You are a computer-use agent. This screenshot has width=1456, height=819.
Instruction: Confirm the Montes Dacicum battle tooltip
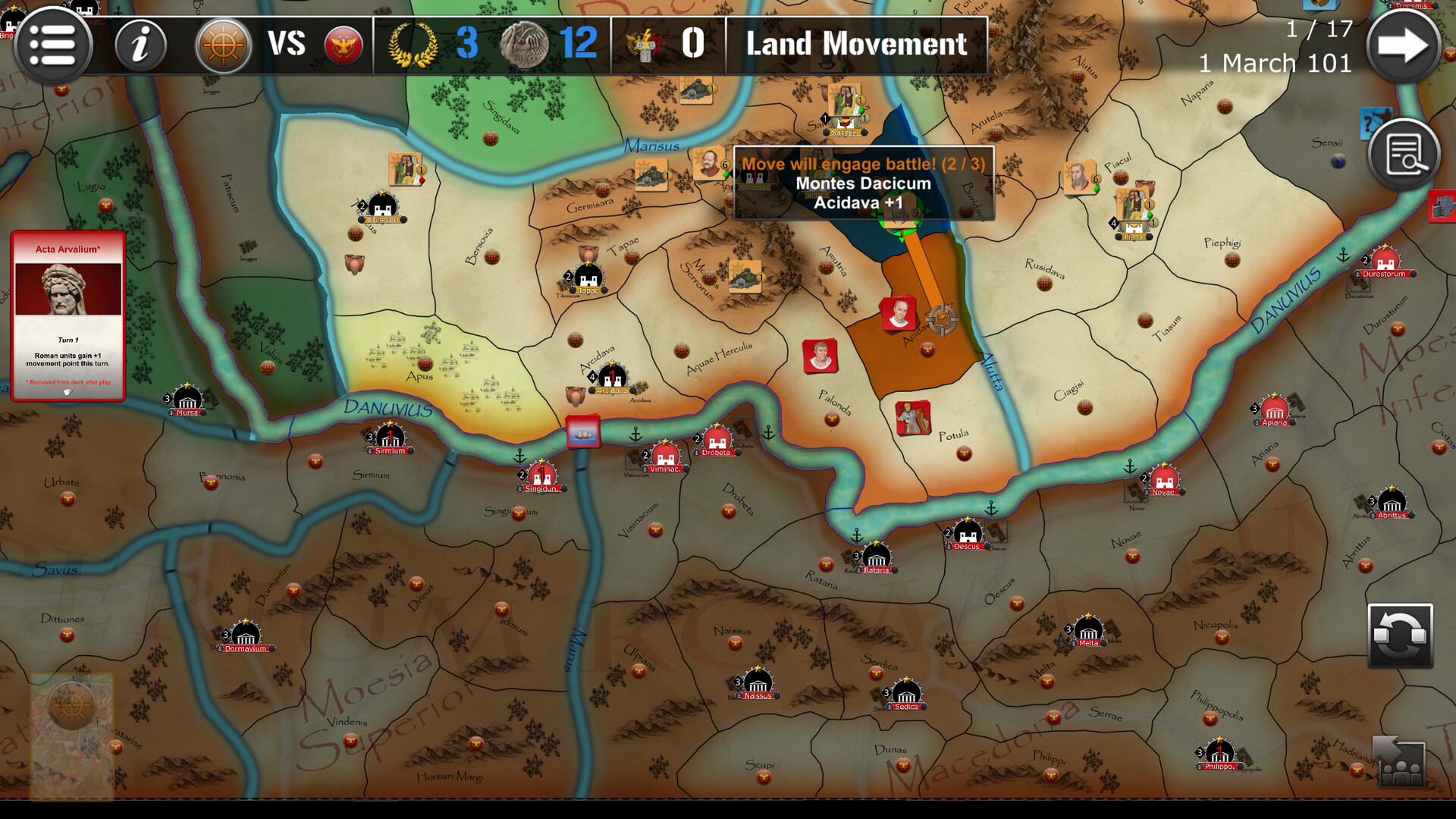[x=864, y=183]
